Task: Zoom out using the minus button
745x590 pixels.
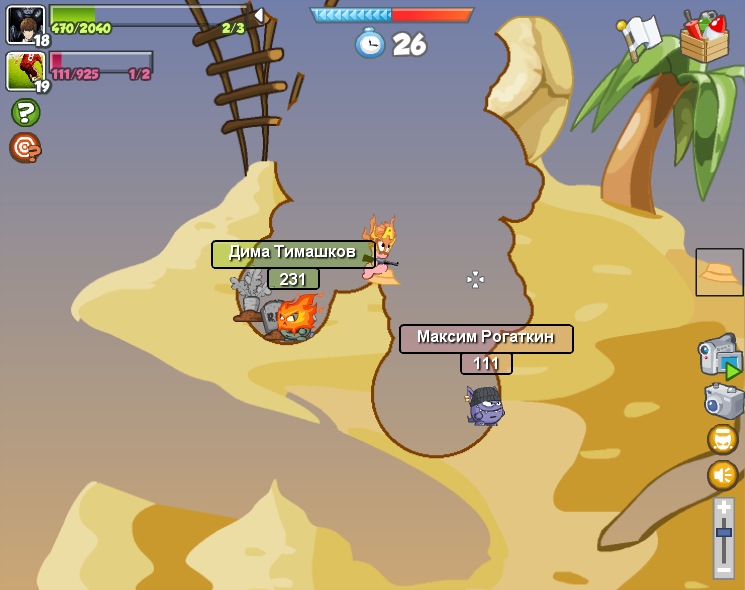Action: (723, 568)
